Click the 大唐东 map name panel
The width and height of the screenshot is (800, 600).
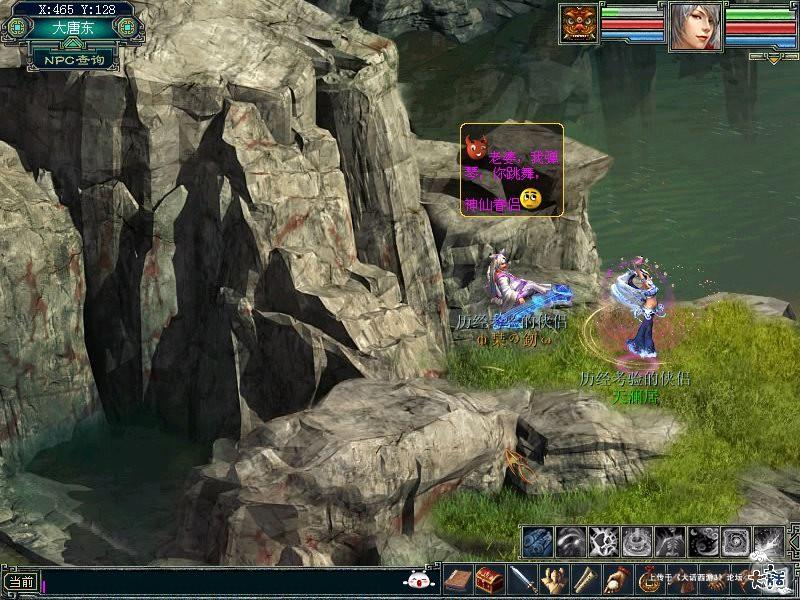pyautogui.click(x=73, y=29)
